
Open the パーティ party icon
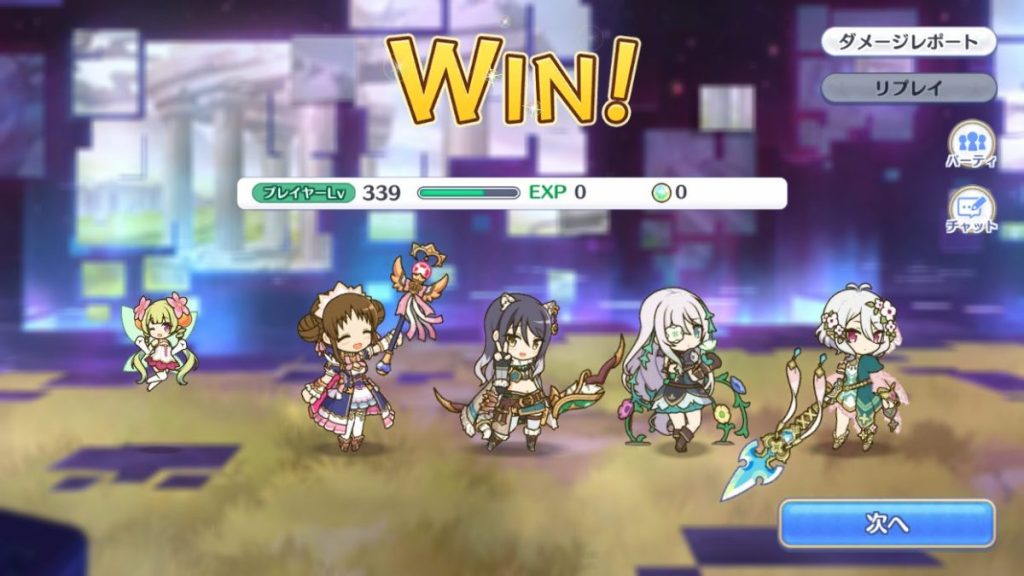click(971, 144)
